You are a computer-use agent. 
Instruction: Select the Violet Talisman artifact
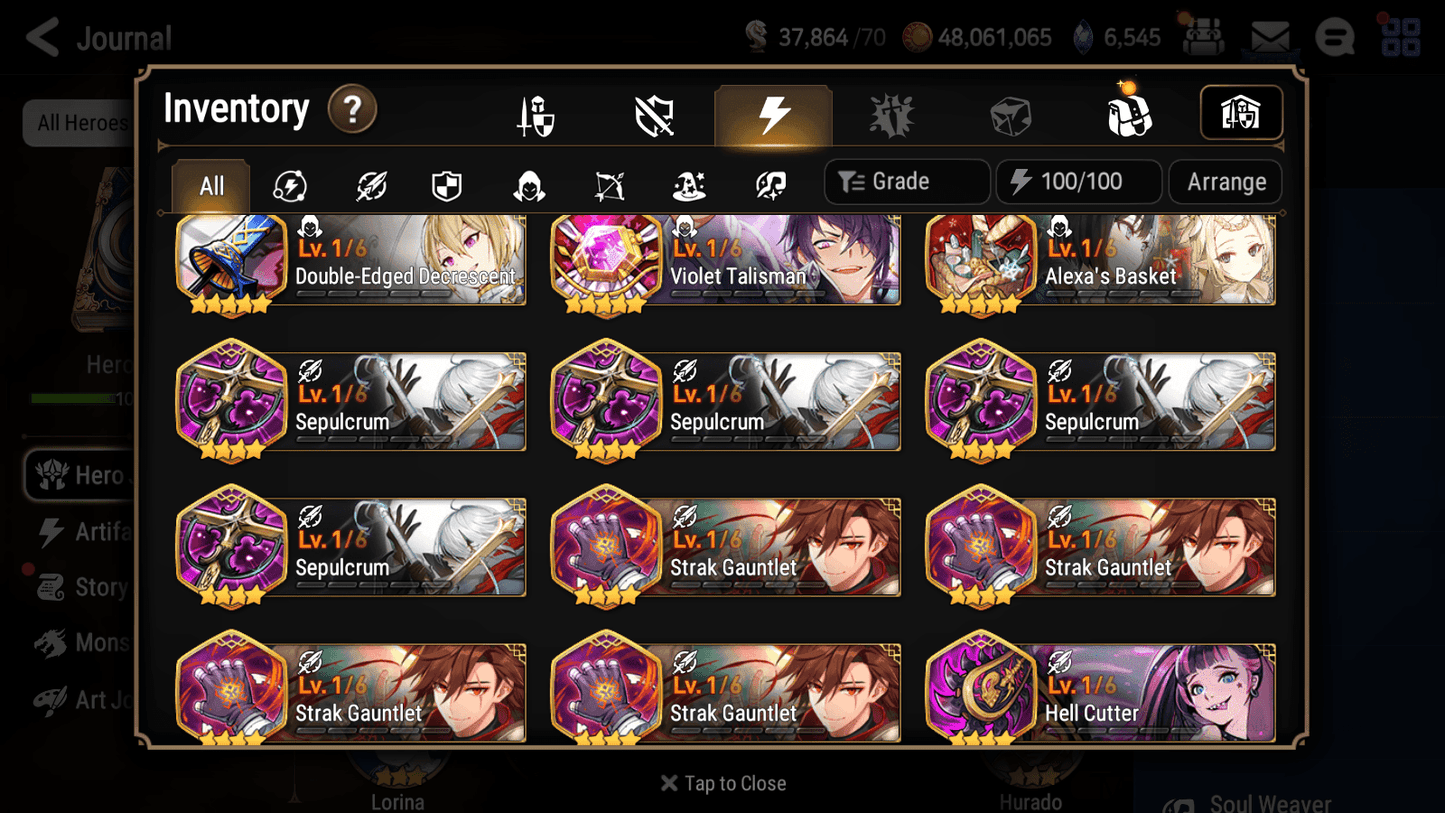point(726,260)
